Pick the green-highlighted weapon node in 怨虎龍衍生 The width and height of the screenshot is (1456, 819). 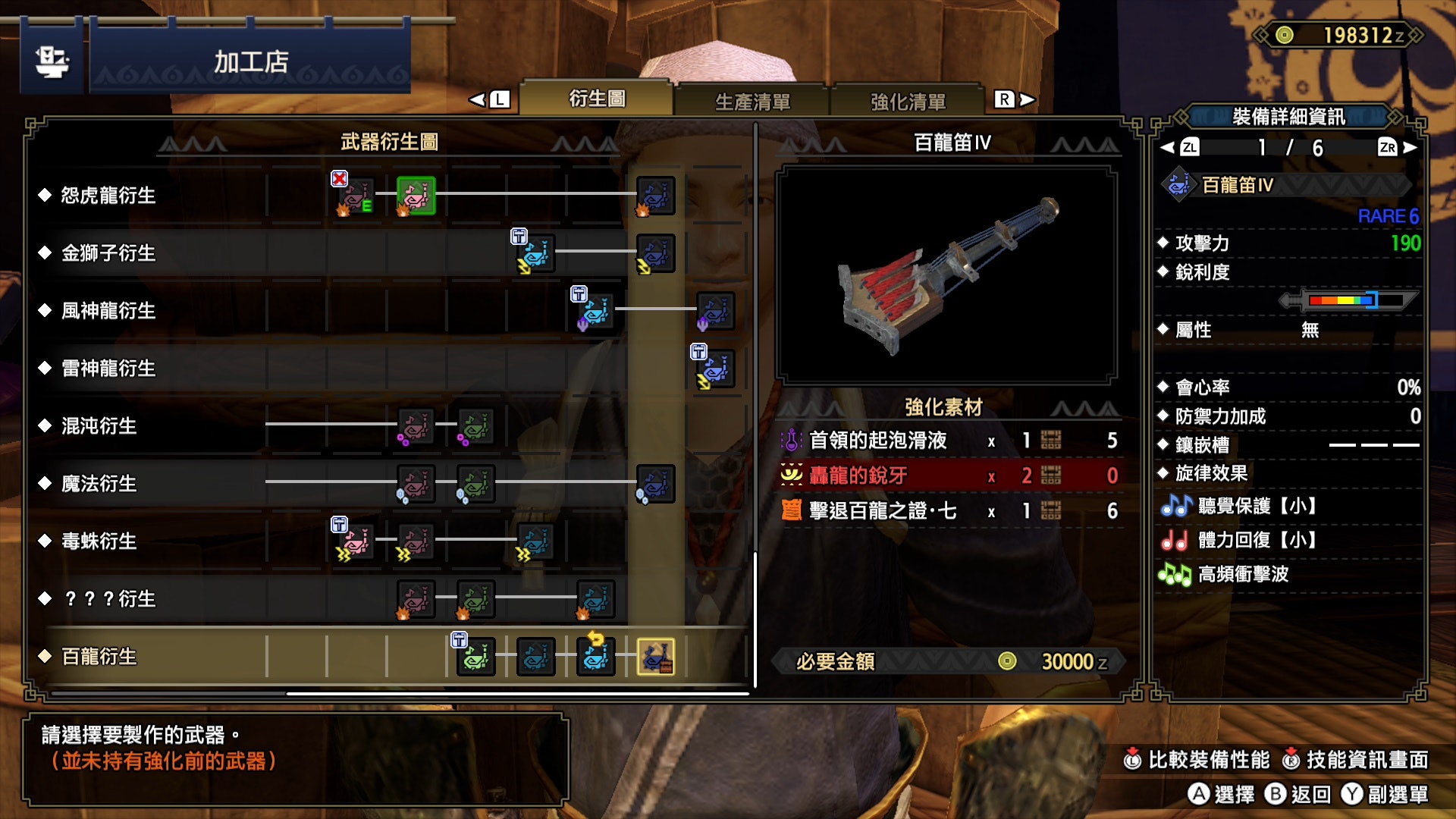coord(416,196)
